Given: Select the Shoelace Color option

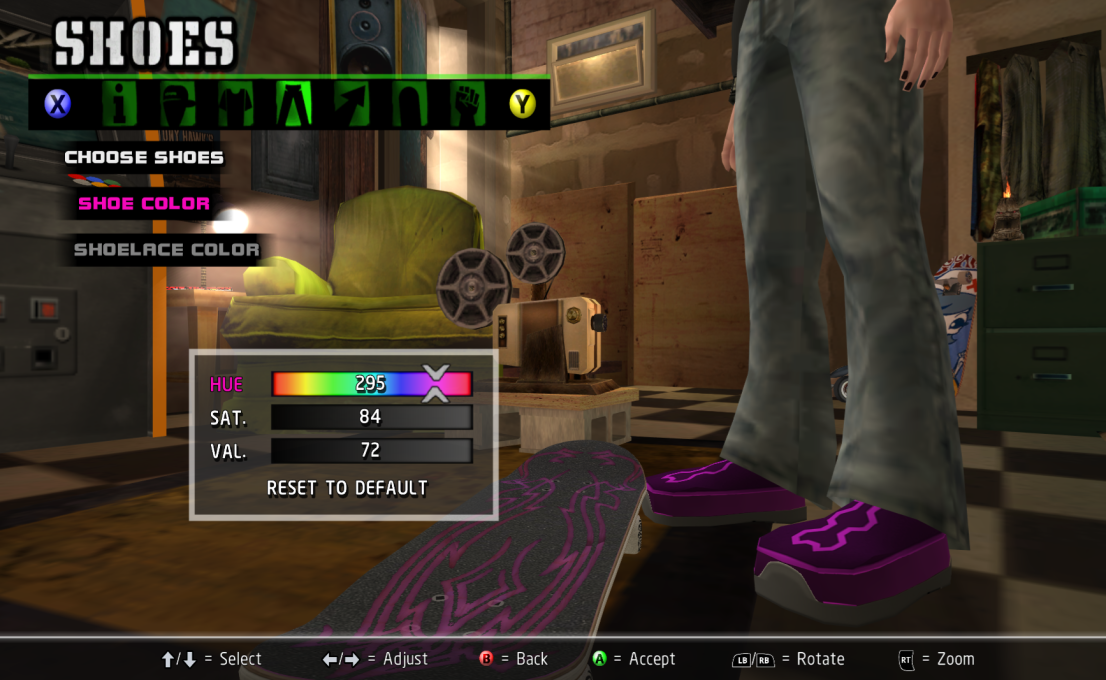Looking at the screenshot, I should (166, 250).
